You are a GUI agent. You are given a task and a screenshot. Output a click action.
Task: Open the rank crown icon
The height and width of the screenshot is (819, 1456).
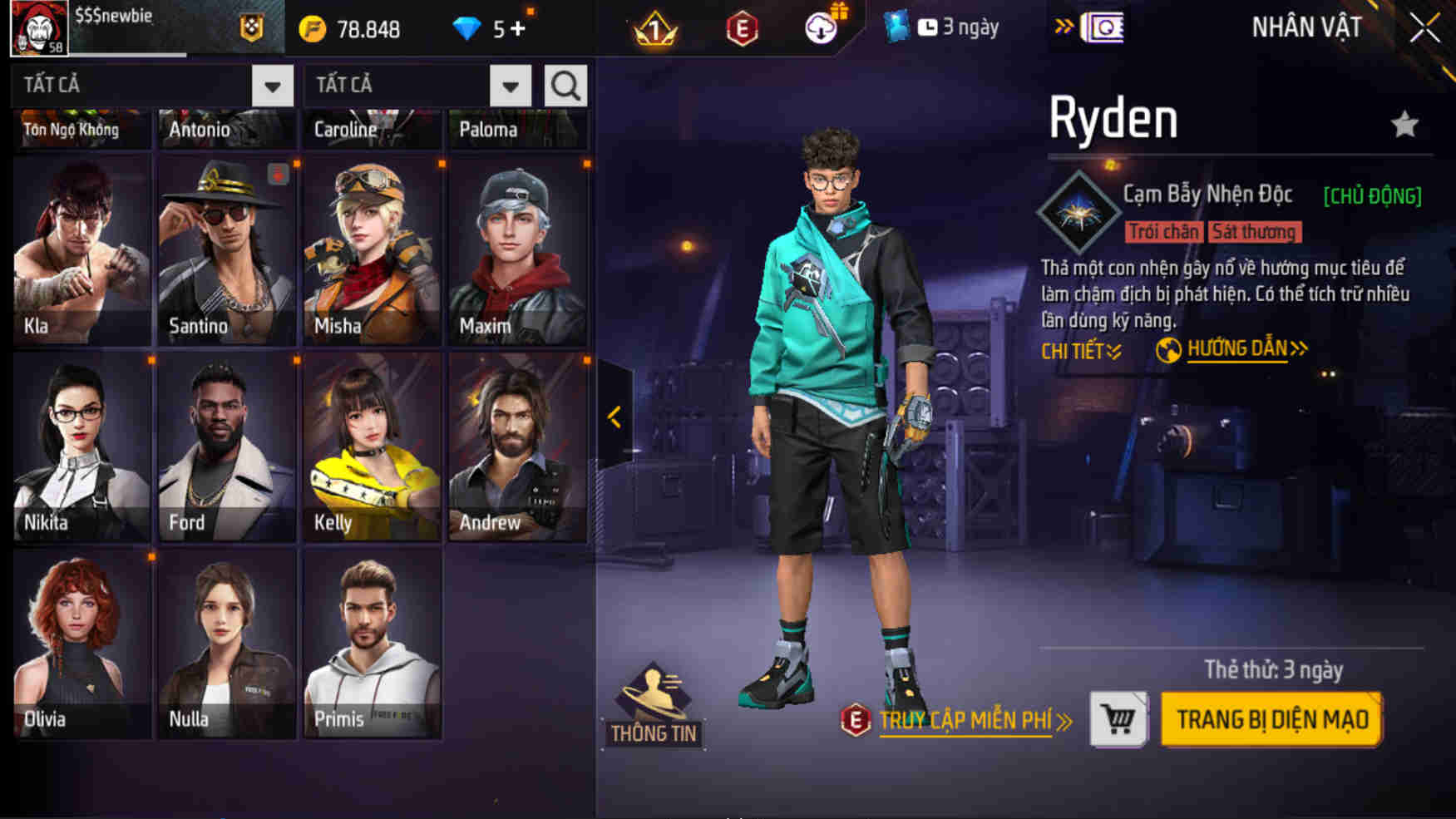[x=656, y=26]
